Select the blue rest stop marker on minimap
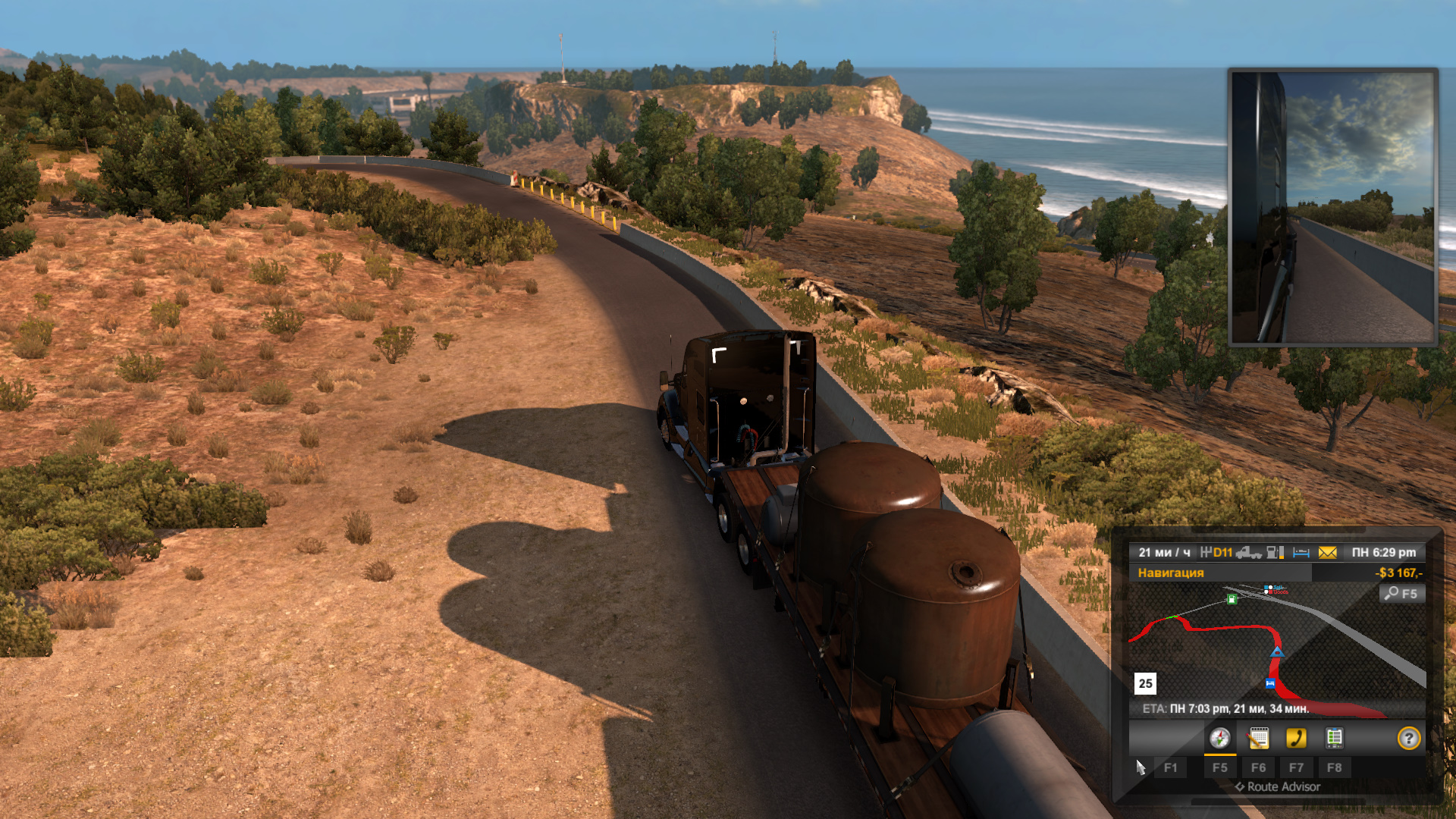Viewport: 1456px width, 819px height. pyautogui.click(x=1270, y=683)
